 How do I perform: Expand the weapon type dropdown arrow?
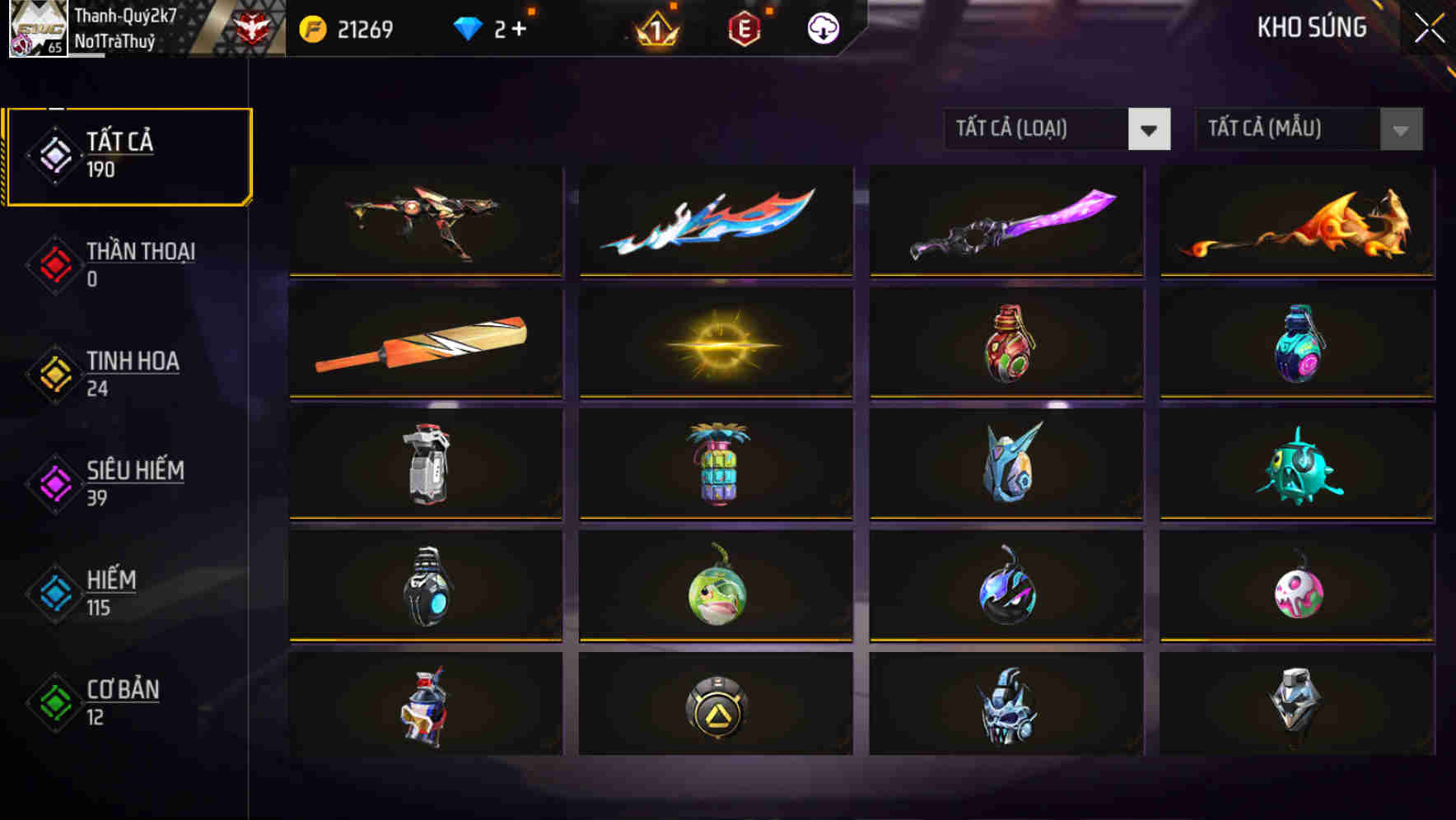(1150, 129)
